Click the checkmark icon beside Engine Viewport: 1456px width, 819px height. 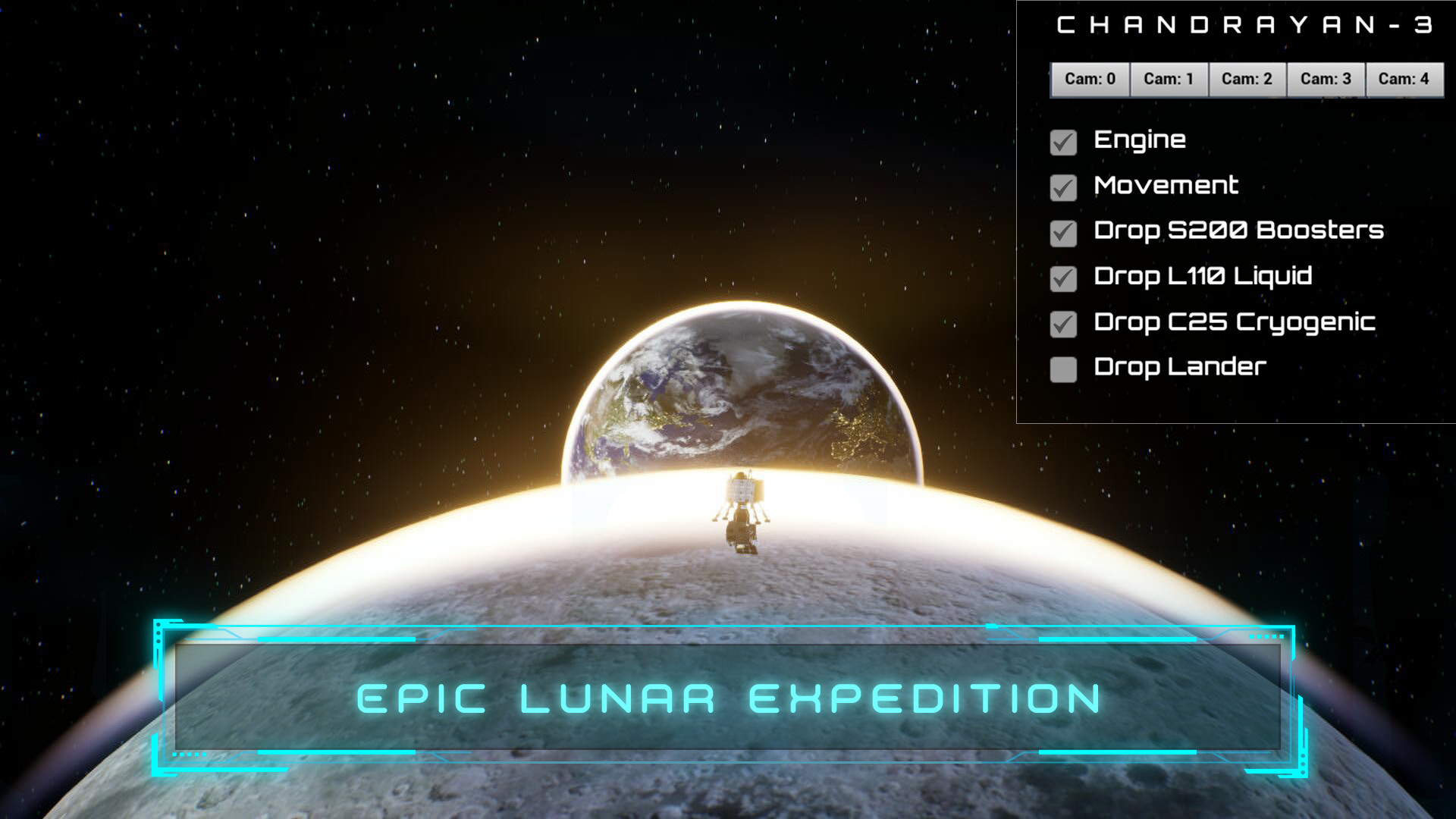point(1063,141)
